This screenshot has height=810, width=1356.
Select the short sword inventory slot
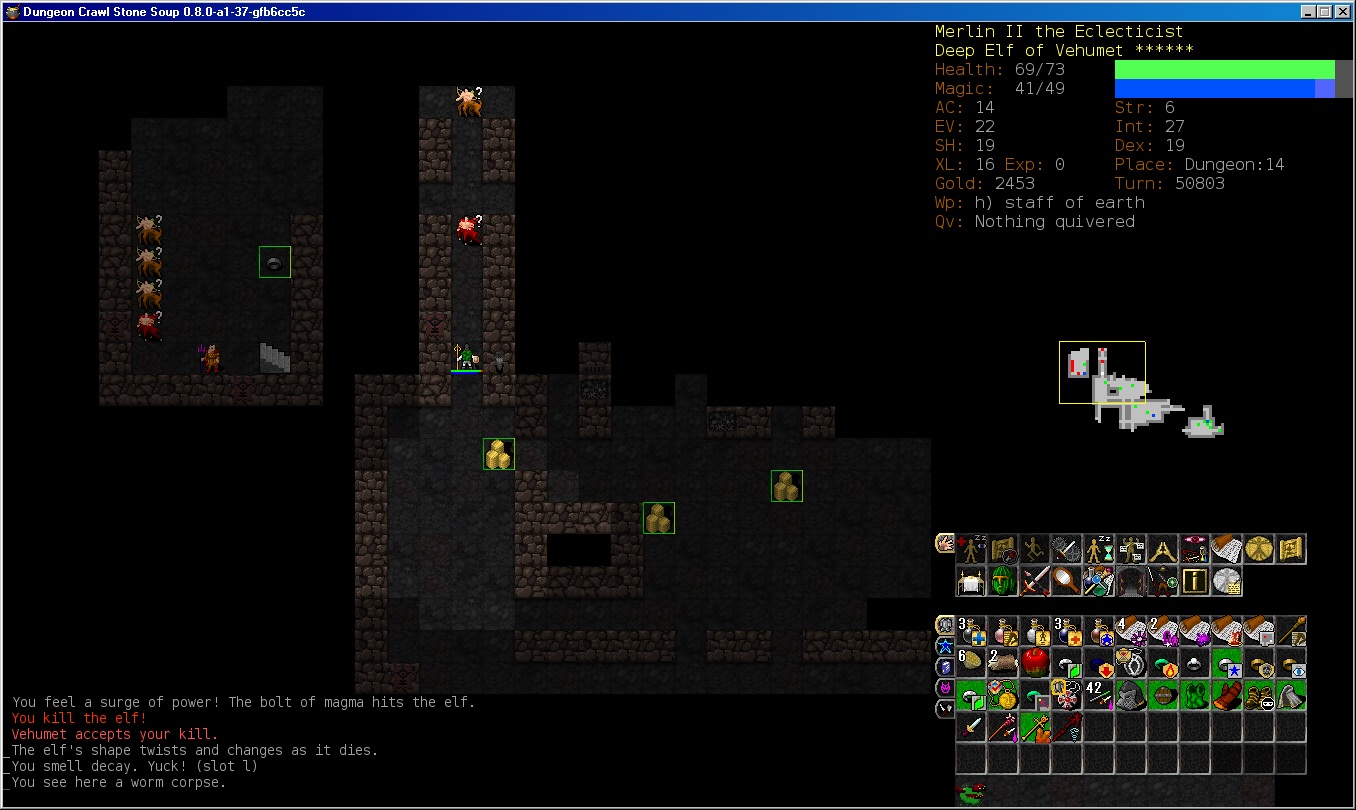971,727
